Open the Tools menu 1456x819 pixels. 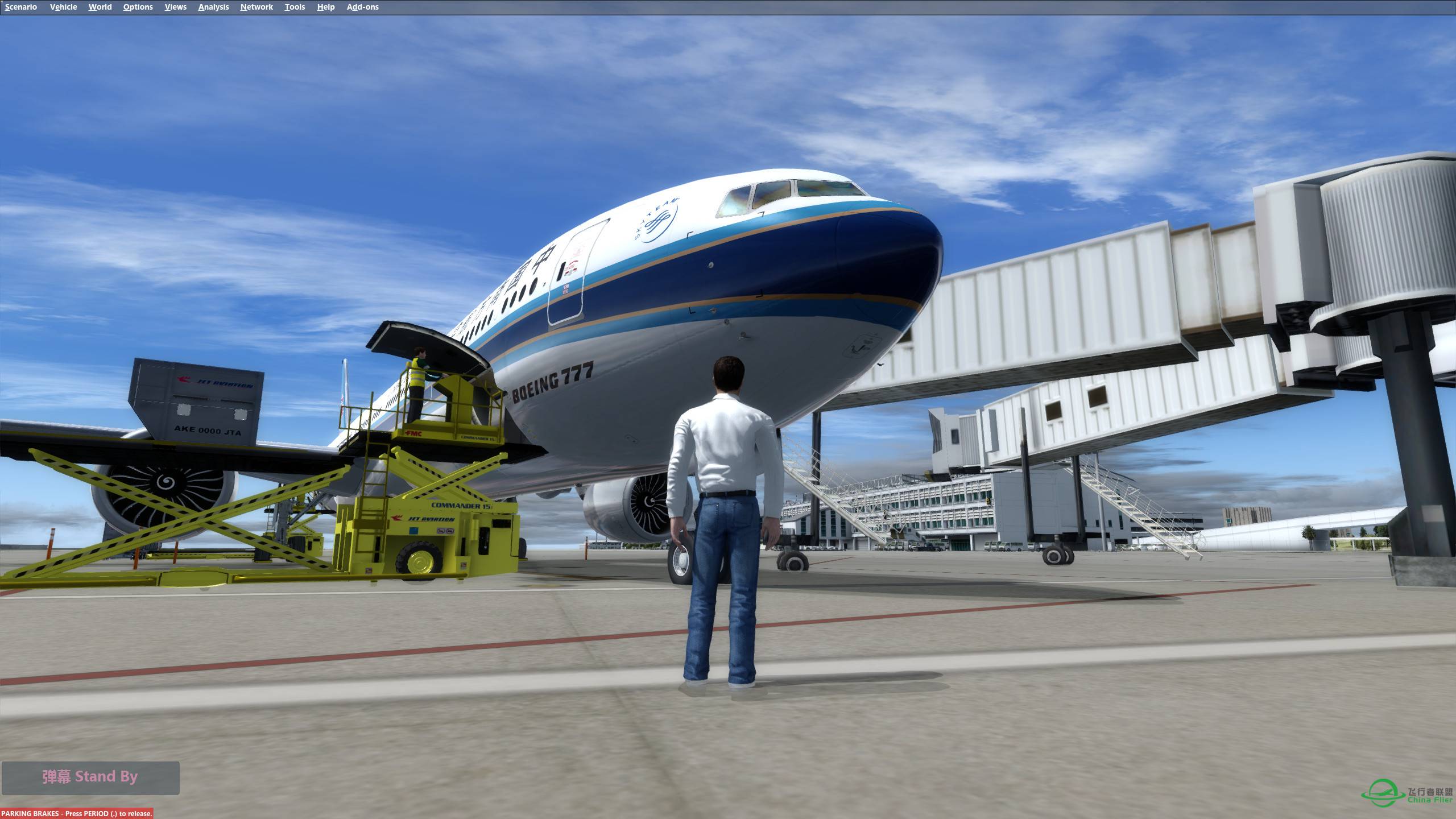[x=295, y=7]
